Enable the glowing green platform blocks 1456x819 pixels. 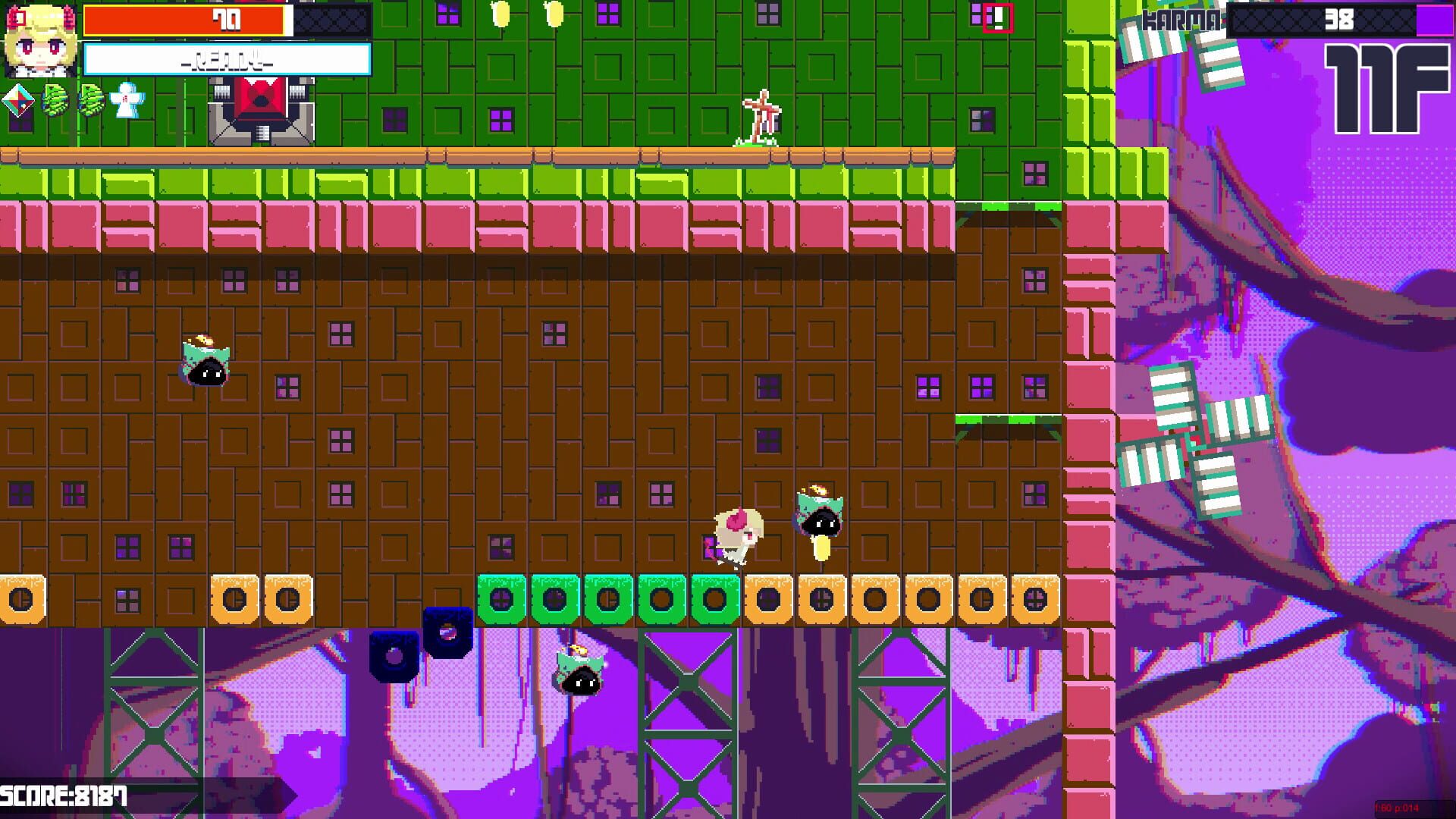607,599
